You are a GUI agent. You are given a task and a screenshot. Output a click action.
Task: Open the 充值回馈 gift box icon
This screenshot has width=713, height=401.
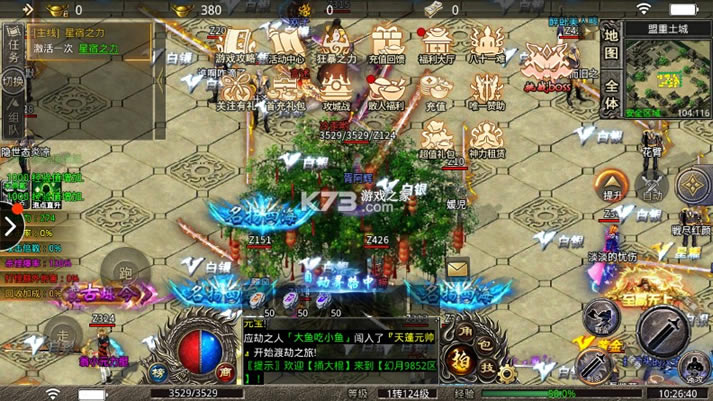(x=387, y=45)
